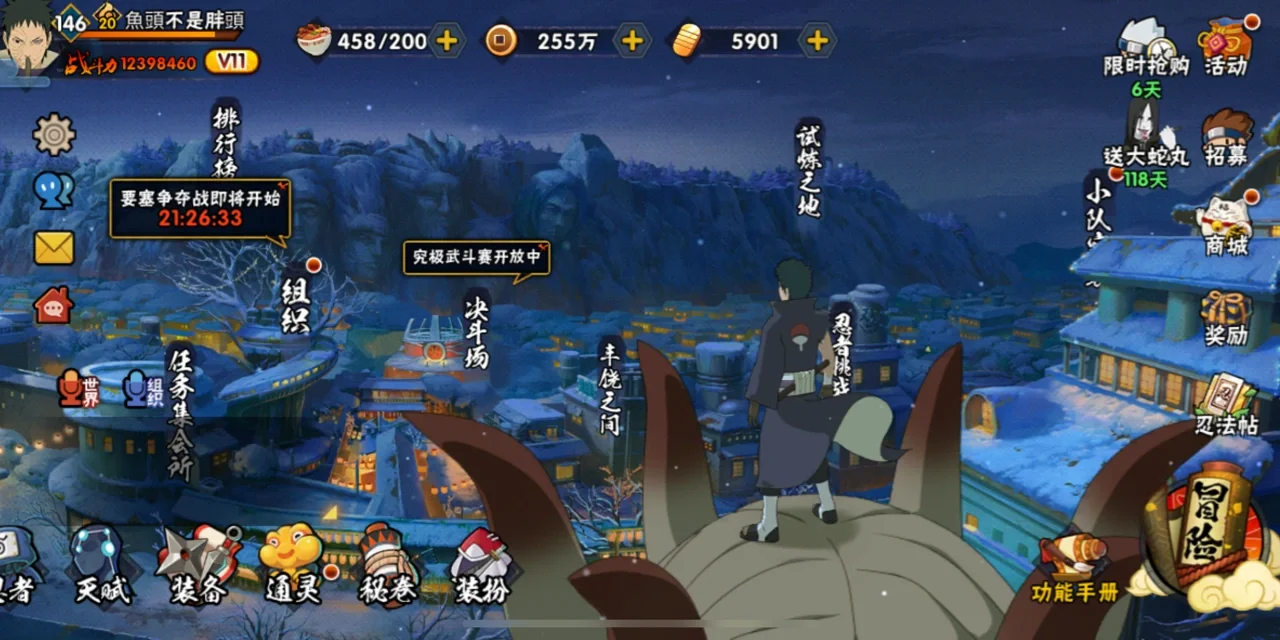Open the 功能手册 function handbook

[1073, 570]
